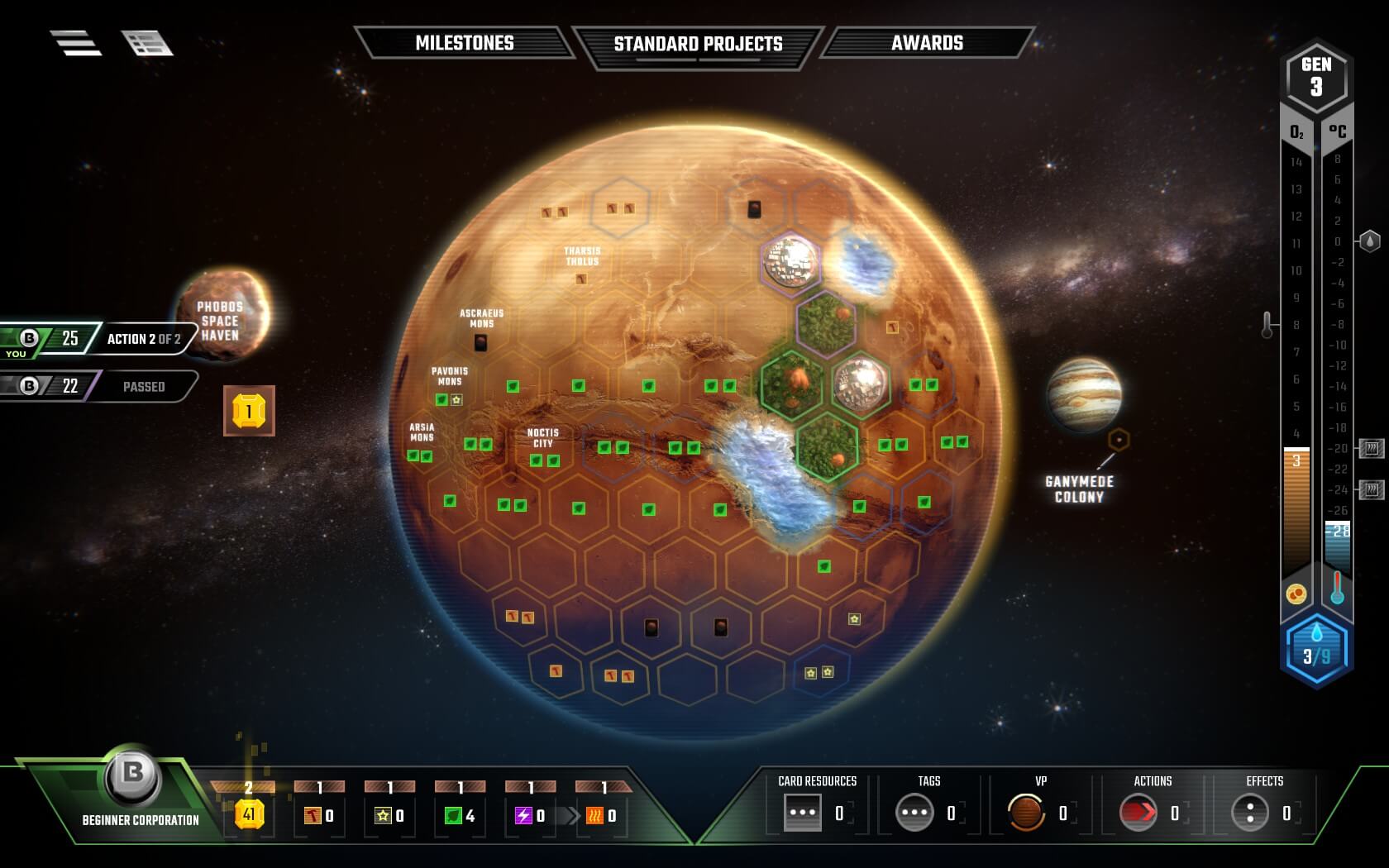
Task: Select the purple energy resource icon
Action: [523, 814]
